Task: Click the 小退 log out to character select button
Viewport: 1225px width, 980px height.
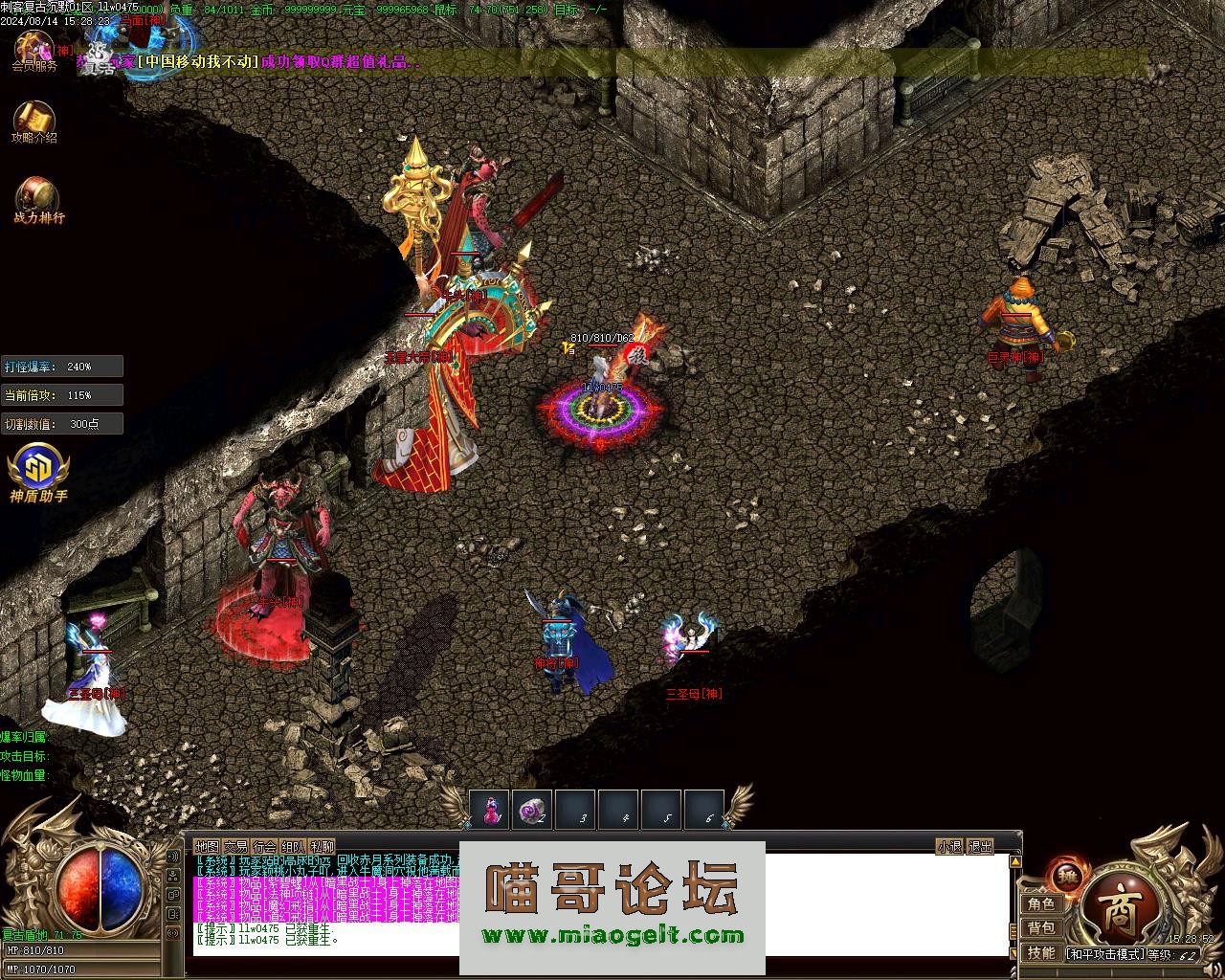Action: click(x=949, y=847)
